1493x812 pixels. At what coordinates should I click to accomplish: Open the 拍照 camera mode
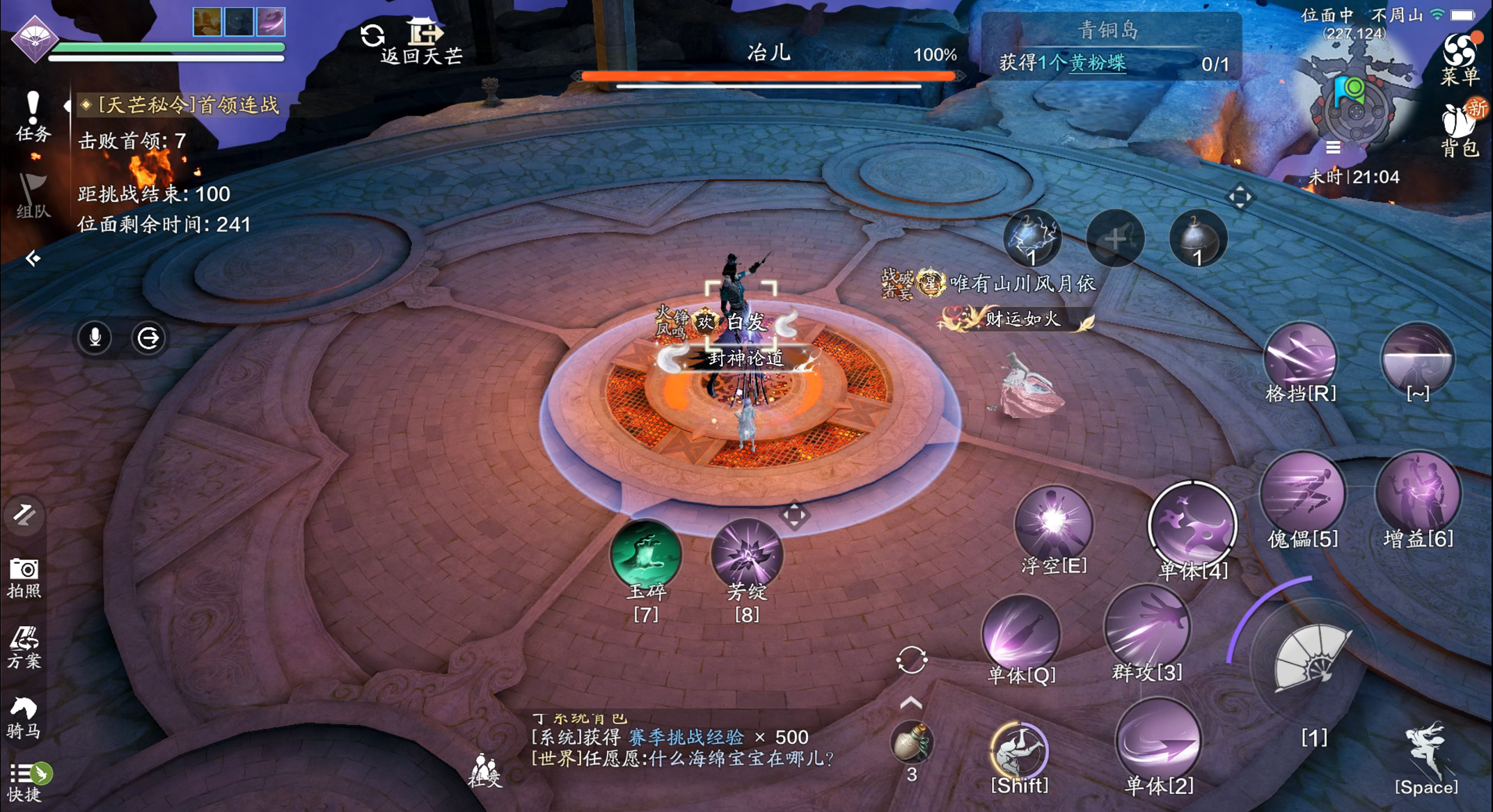click(24, 578)
